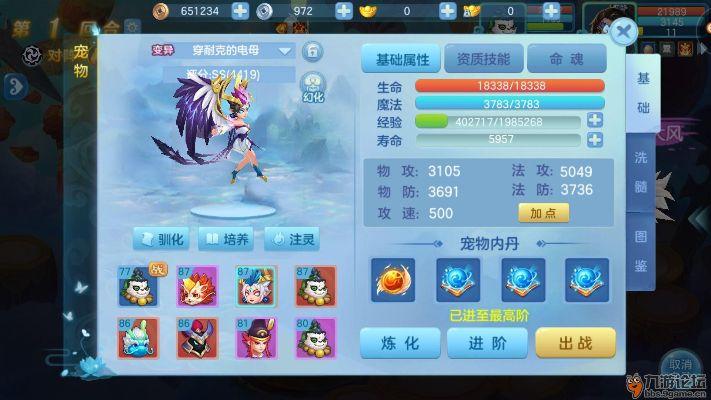This screenshot has height=400, width=711.
Task: Toggle the pet lock icon
Action: pos(313,51)
